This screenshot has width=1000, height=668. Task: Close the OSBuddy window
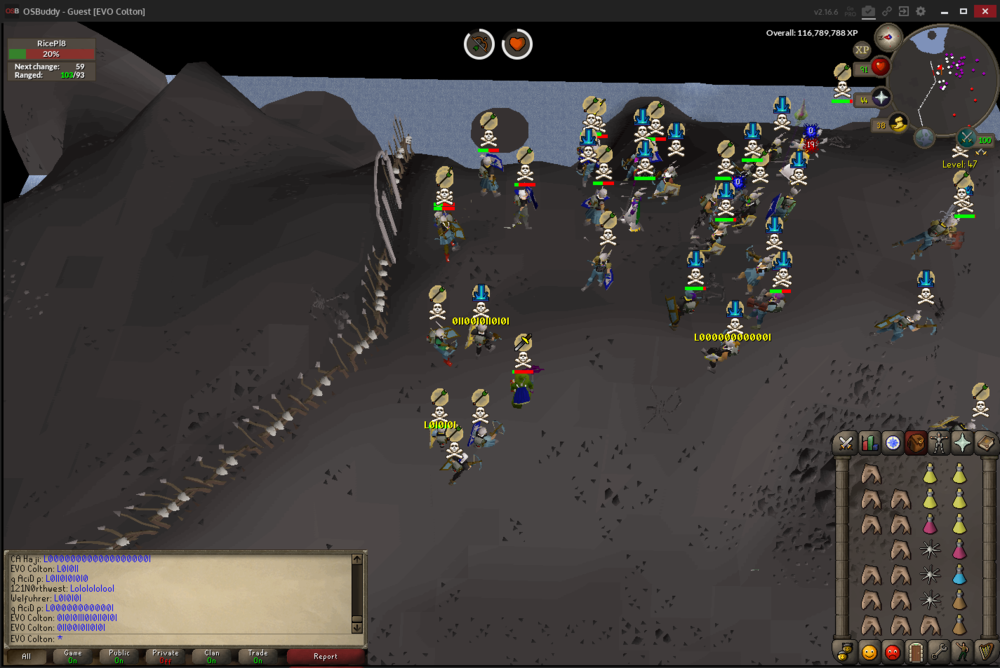pyautogui.click(x=985, y=11)
